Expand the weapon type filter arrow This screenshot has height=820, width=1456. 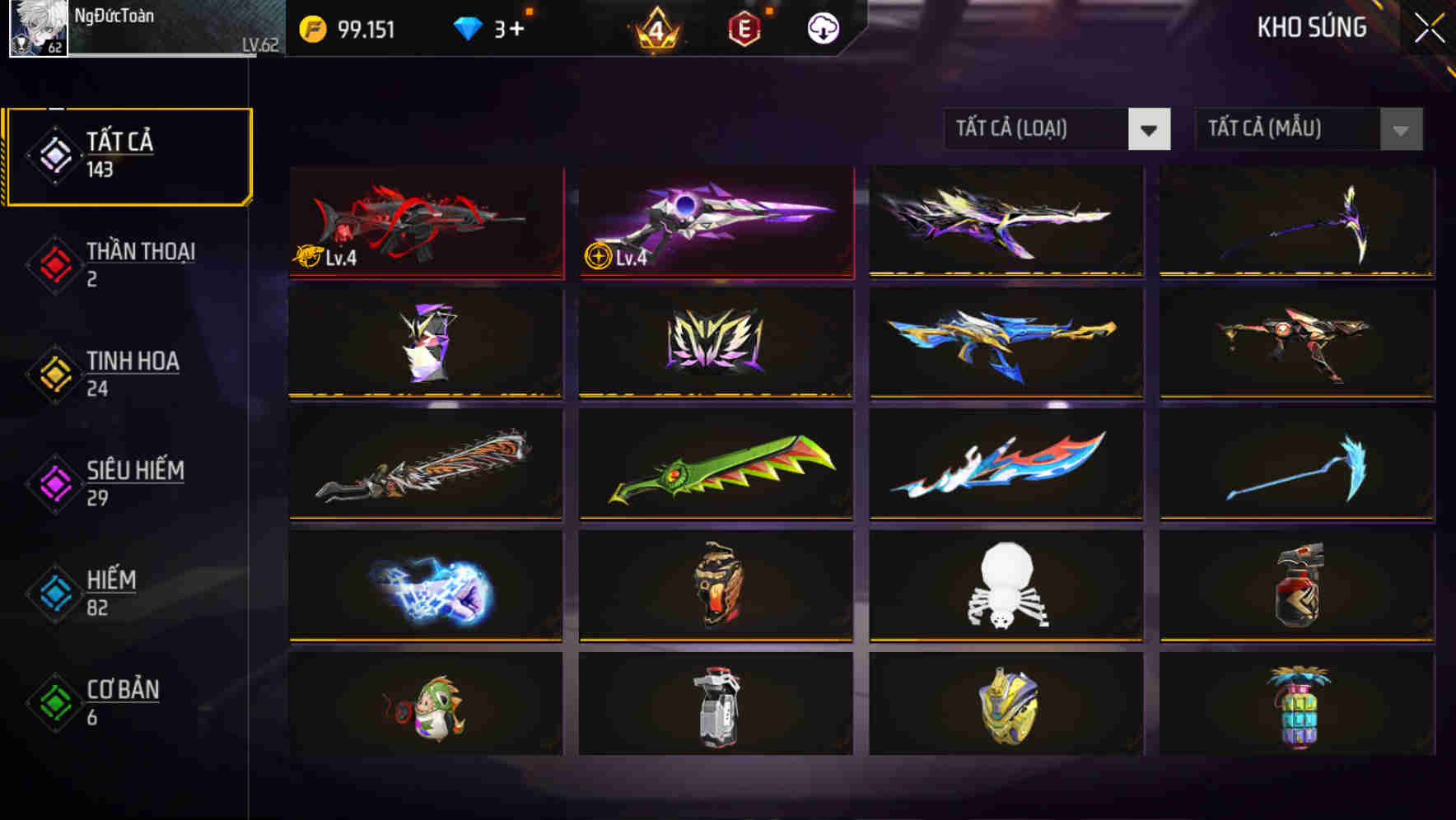coord(1150,130)
